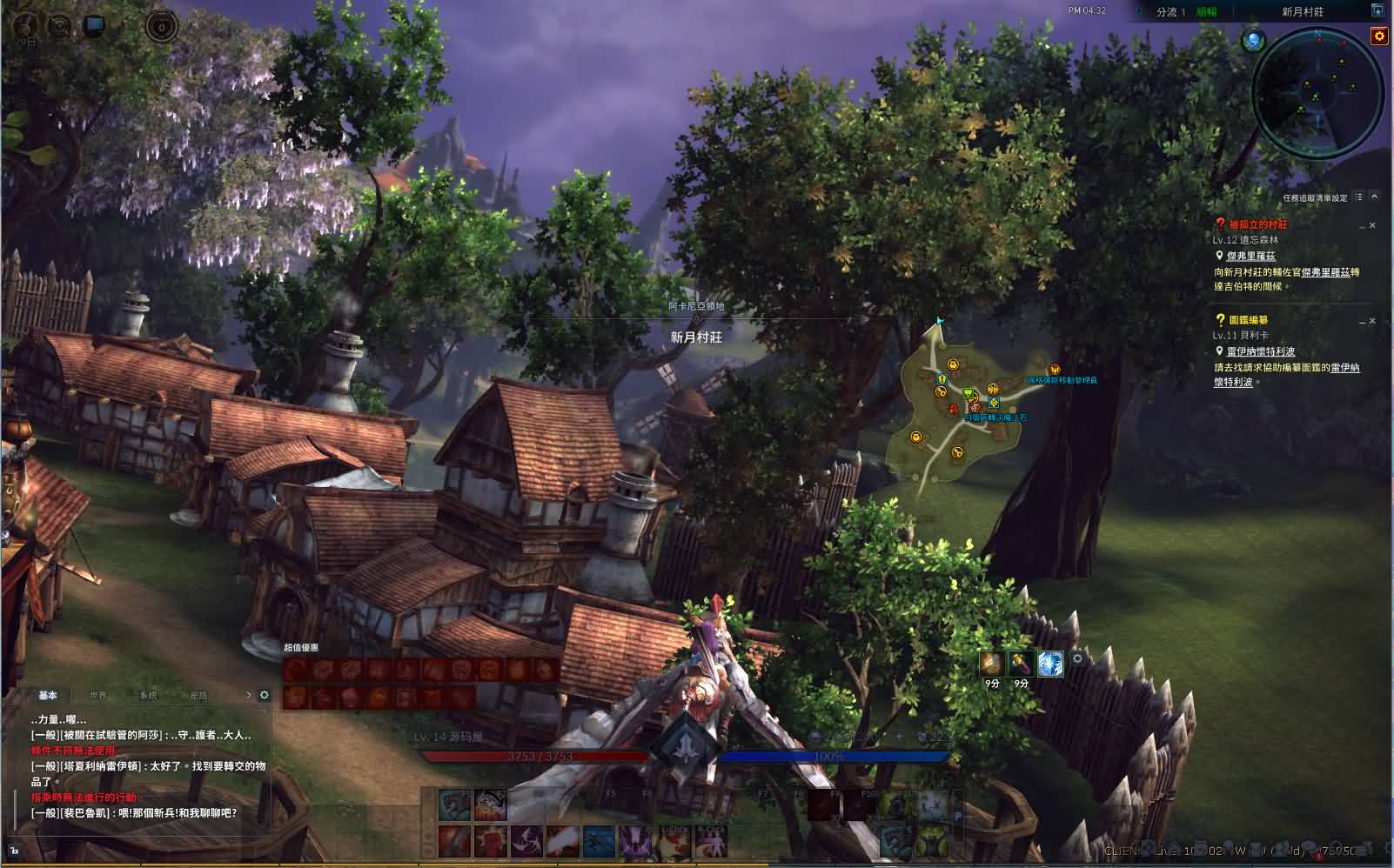Close the 被孤立的村莊 quest tracker entry
Viewport: 1394px width, 868px height.
[x=1373, y=225]
